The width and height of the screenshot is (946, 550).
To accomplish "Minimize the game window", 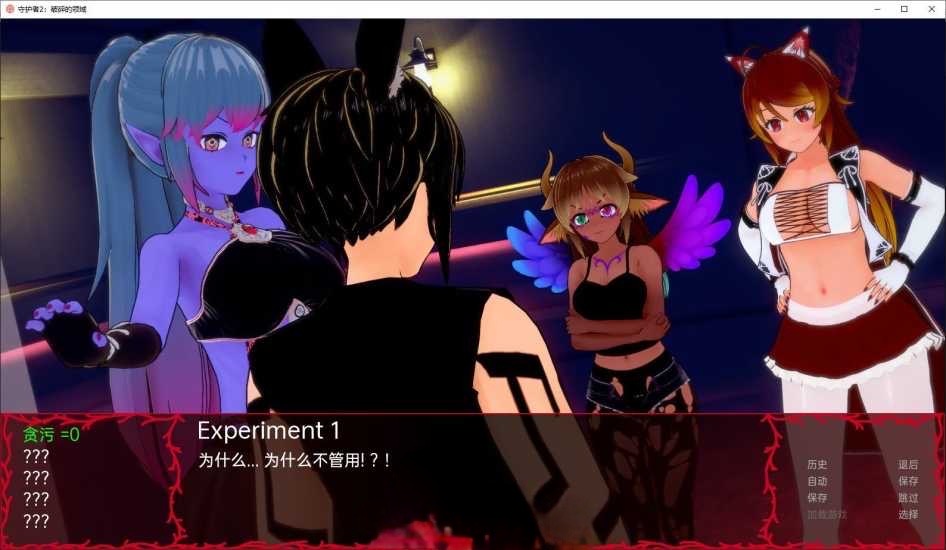I will [x=876, y=9].
